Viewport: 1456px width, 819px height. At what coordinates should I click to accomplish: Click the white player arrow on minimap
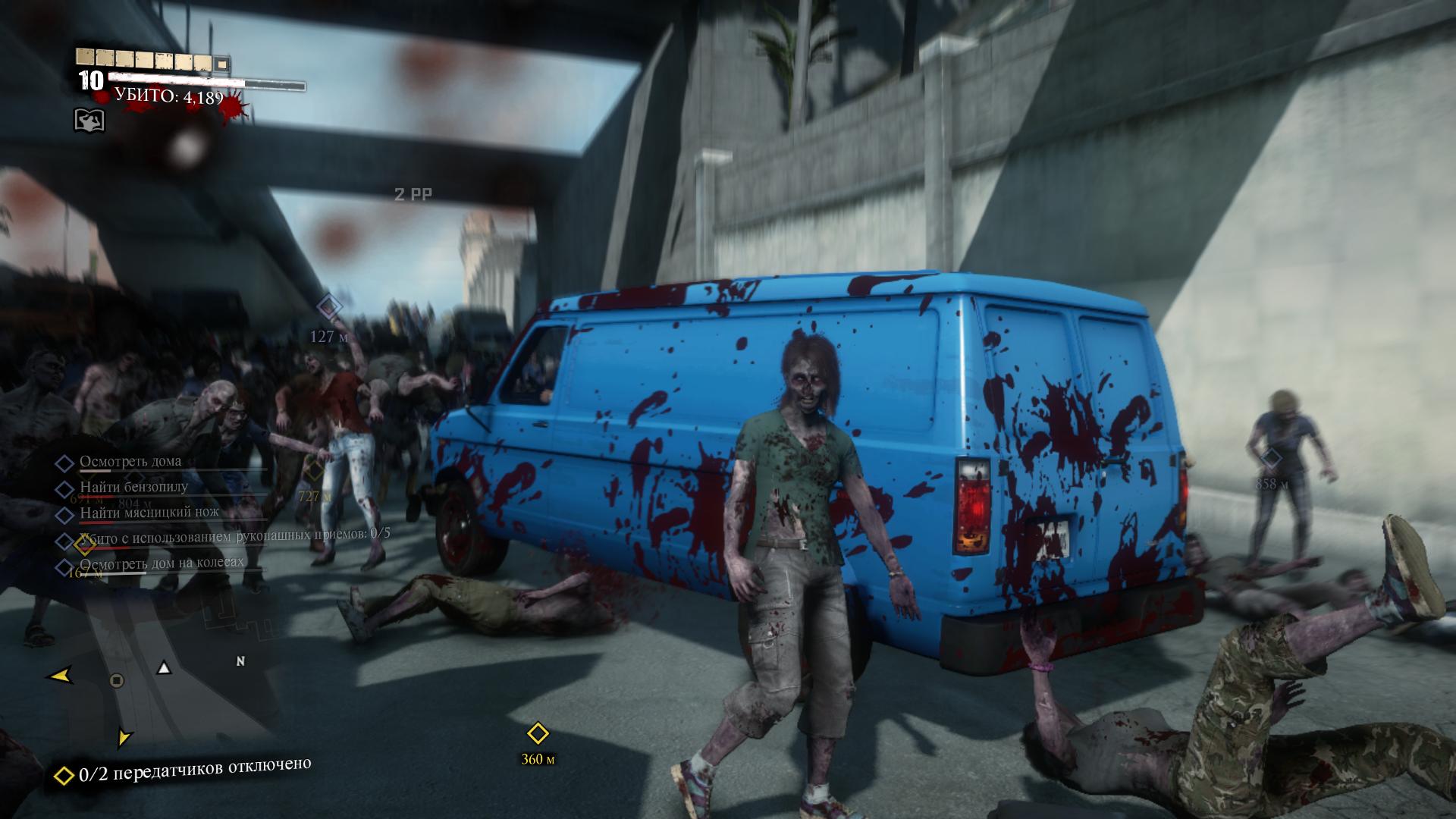pos(164,668)
